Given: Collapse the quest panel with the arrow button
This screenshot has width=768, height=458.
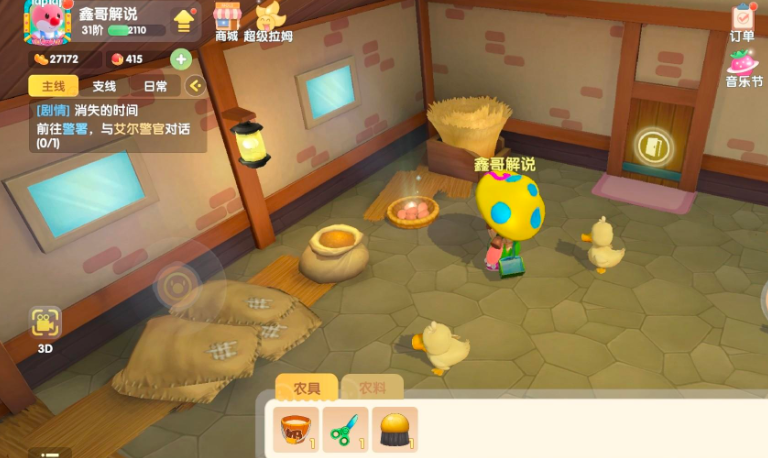Looking at the screenshot, I should [195, 86].
